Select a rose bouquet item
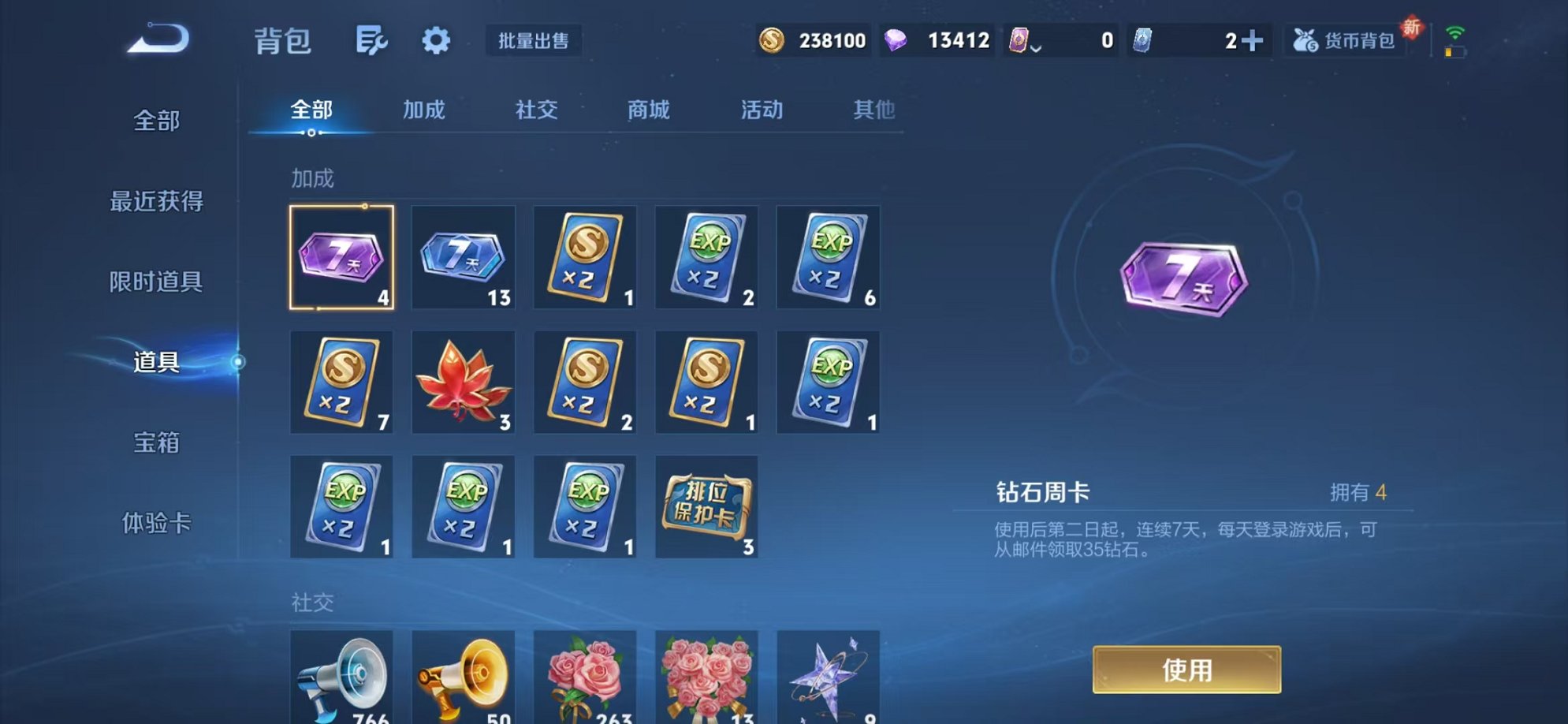This screenshot has height=724, width=1568. (585, 680)
